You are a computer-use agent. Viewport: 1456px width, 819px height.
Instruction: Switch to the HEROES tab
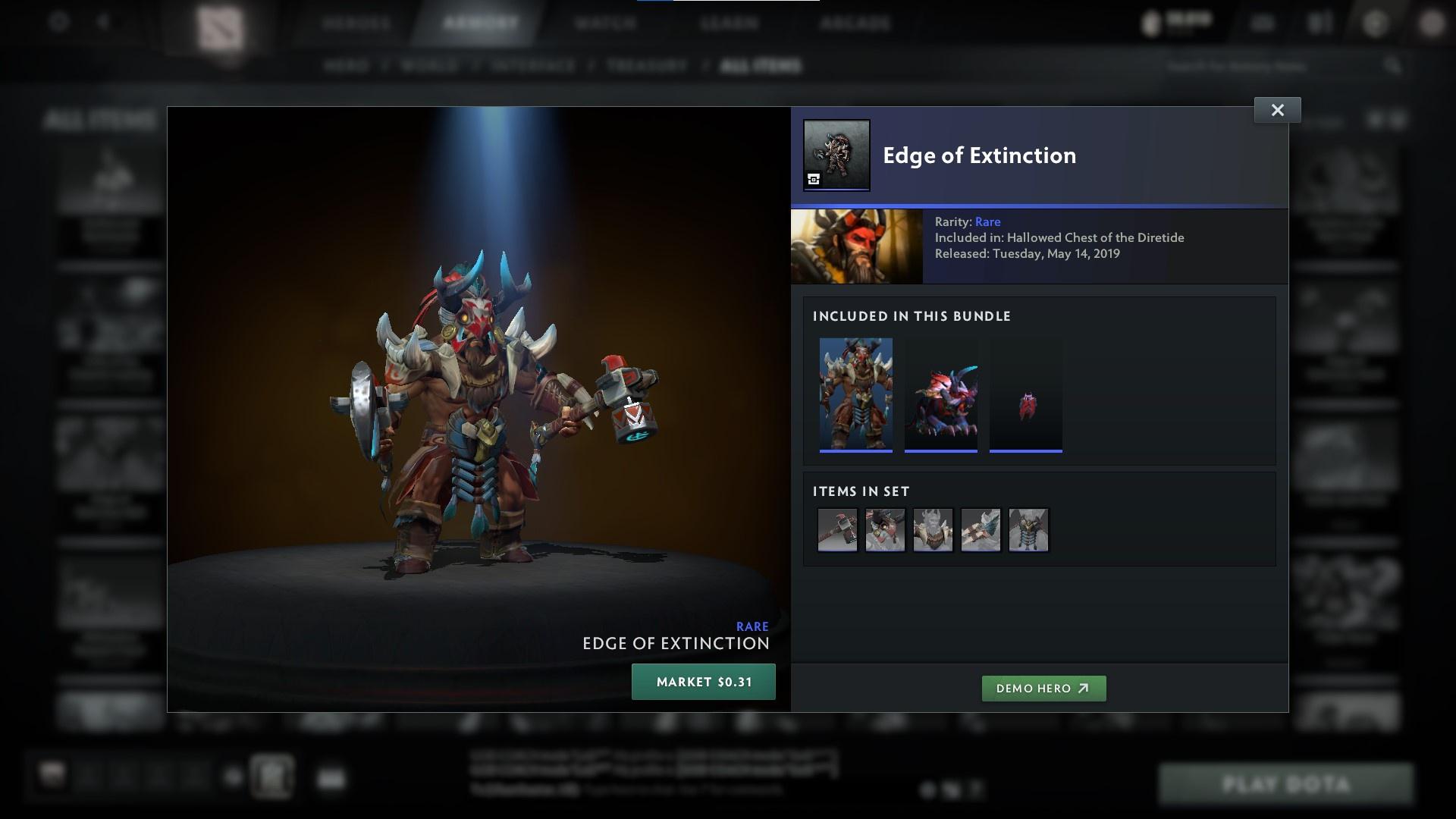(x=357, y=23)
